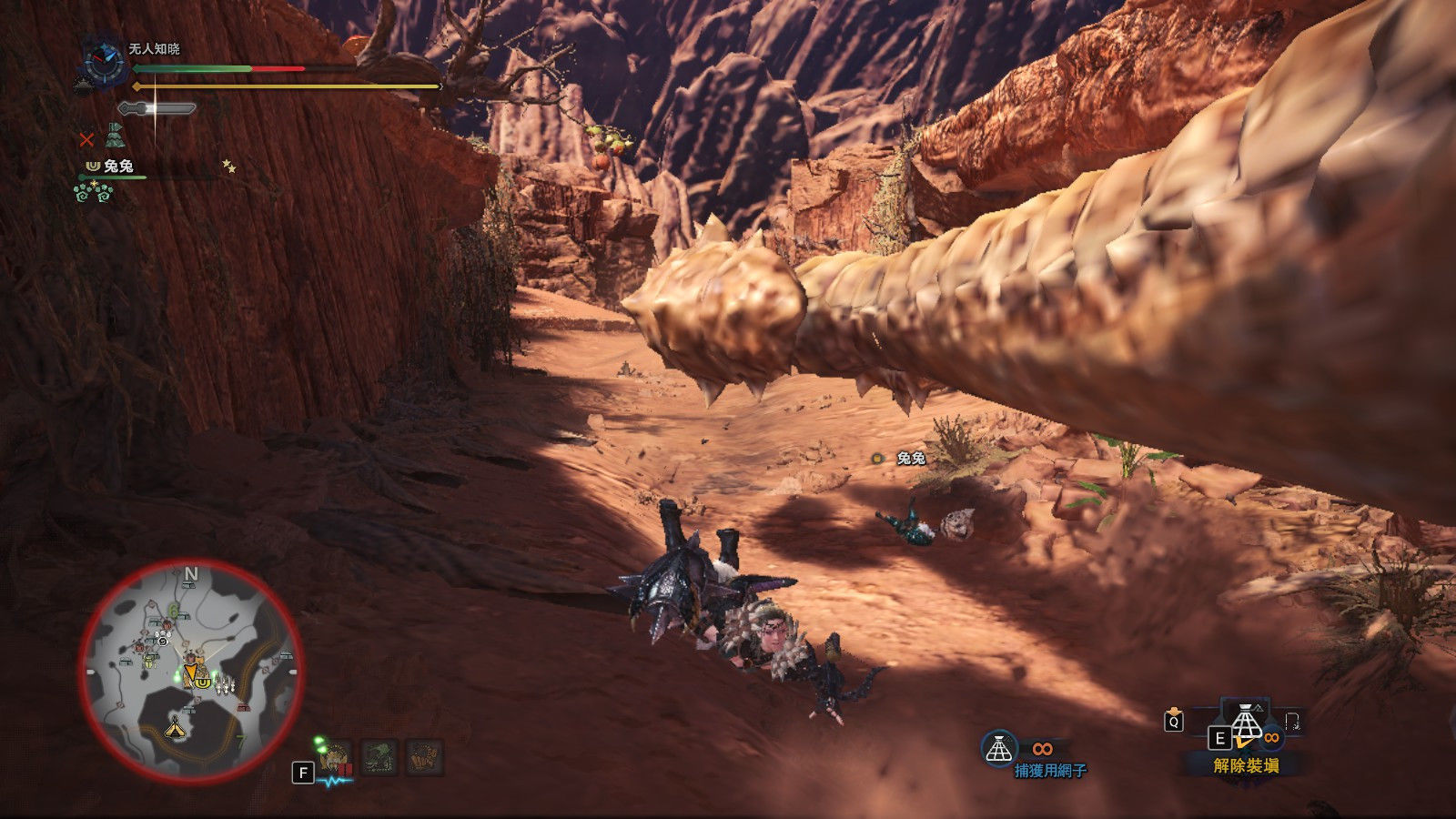Click the green item pouch status icon
Viewport: 1456px width, 819px height.
click(115, 136)
